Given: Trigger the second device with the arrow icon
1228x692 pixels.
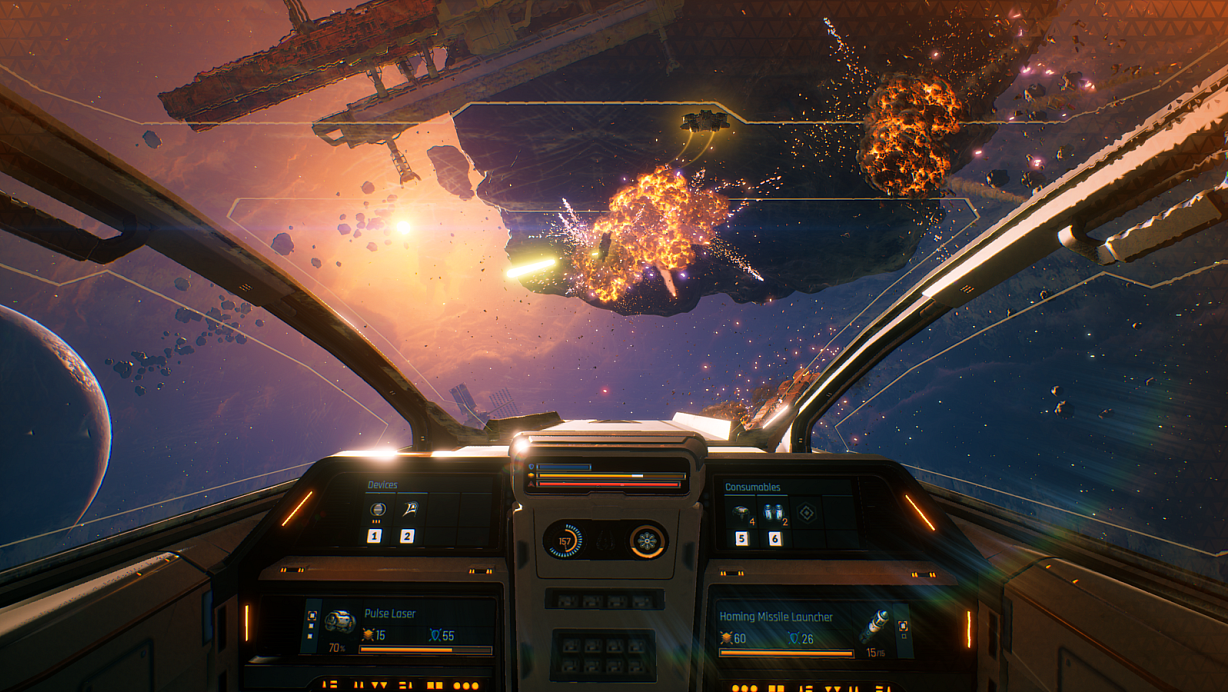Looking at the screenshot, I should (408, 510).
